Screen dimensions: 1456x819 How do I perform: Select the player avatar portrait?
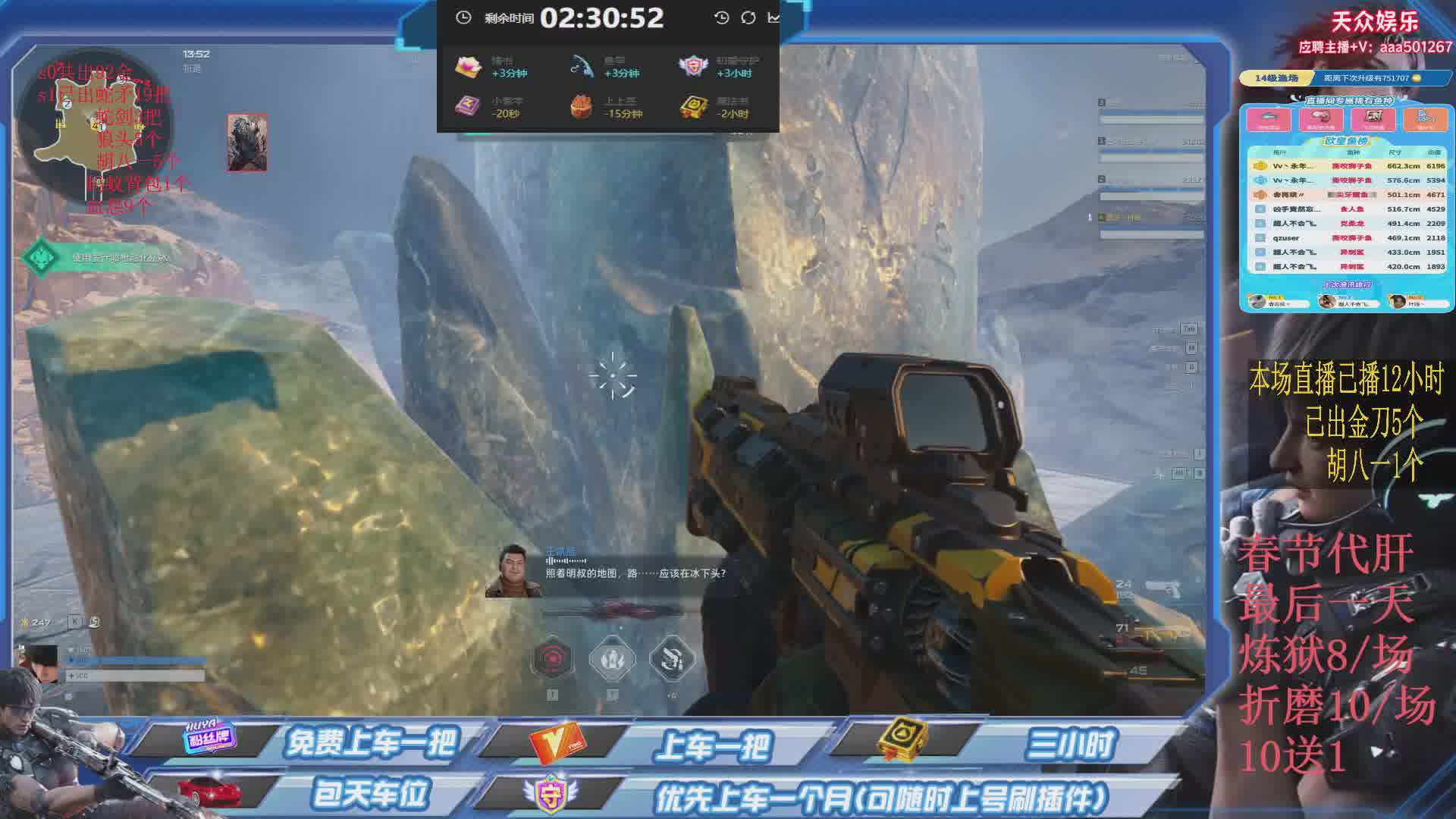point(38,664)
